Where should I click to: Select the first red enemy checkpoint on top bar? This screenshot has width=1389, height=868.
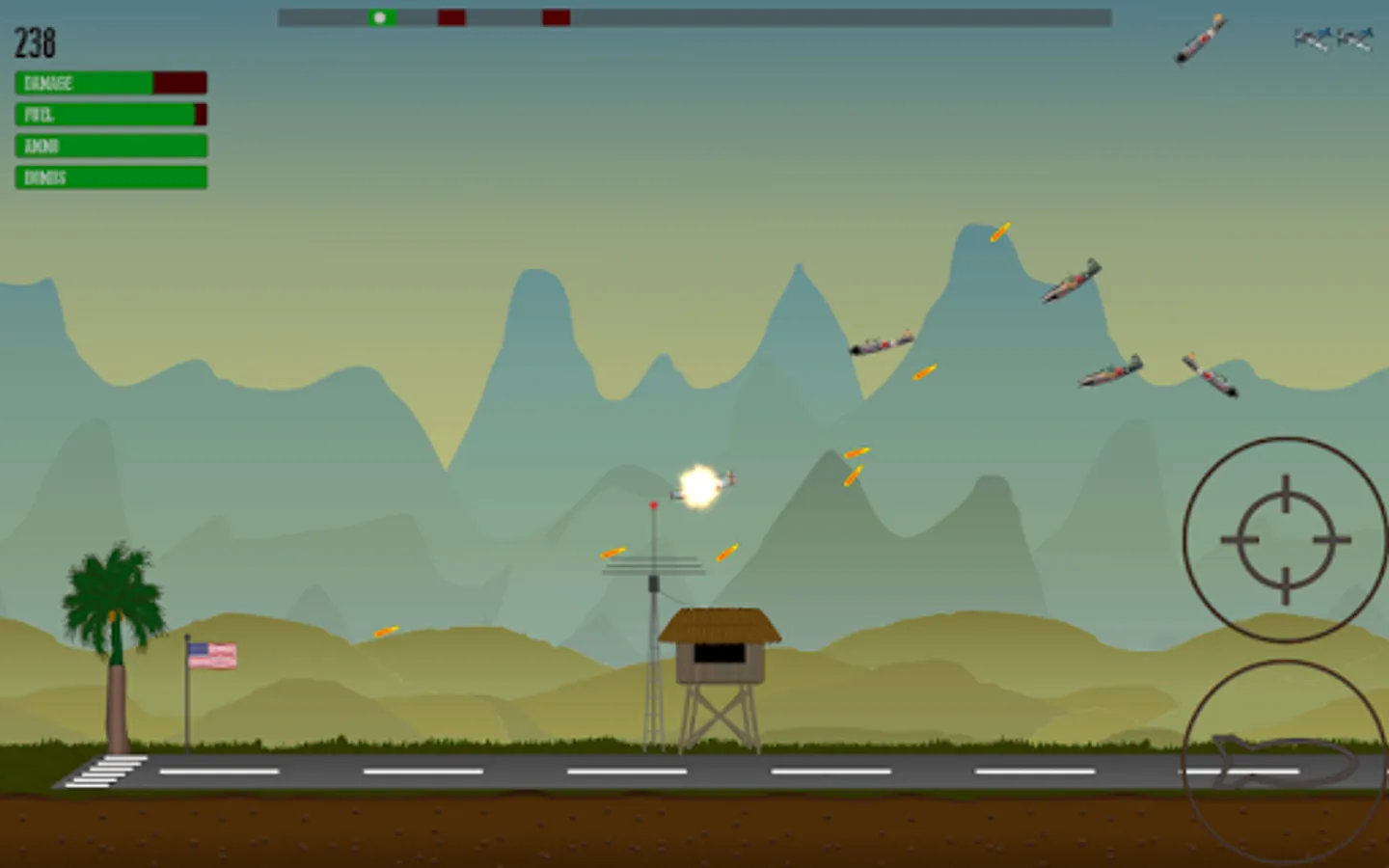click(x=449, y=16)
